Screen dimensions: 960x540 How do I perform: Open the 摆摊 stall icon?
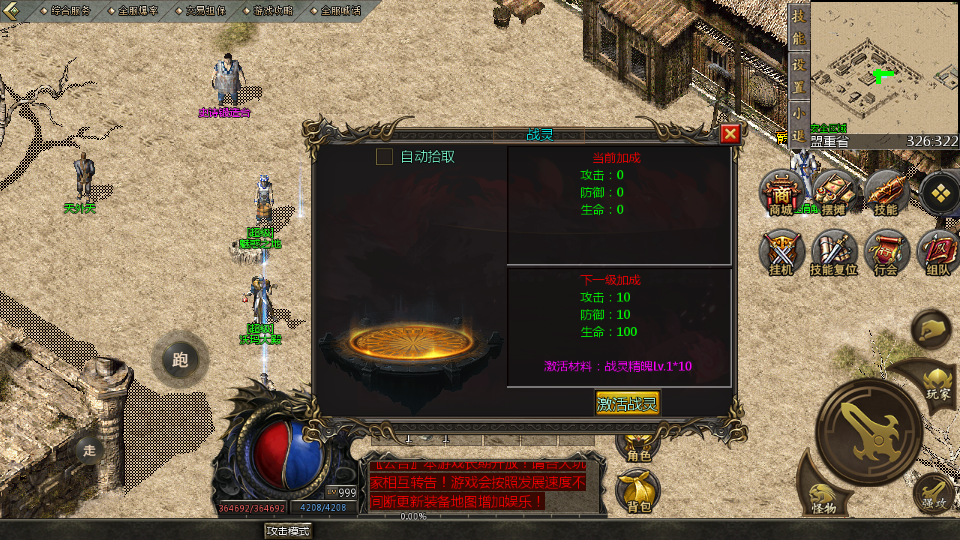point(832,191)
